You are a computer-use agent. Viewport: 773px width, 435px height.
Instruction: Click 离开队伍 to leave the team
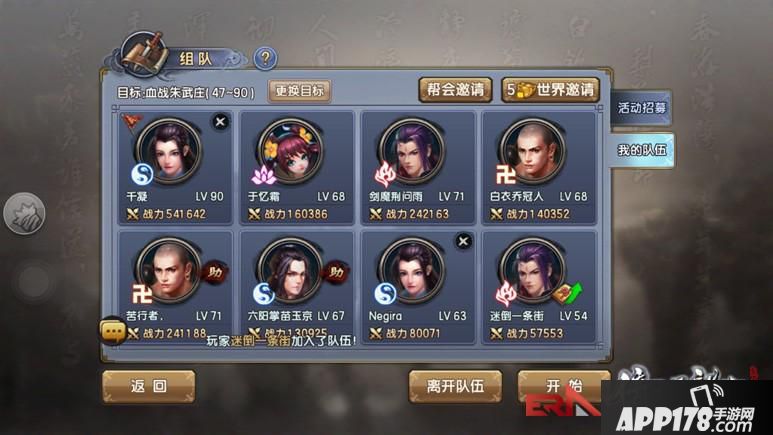(x=455, y=386)
